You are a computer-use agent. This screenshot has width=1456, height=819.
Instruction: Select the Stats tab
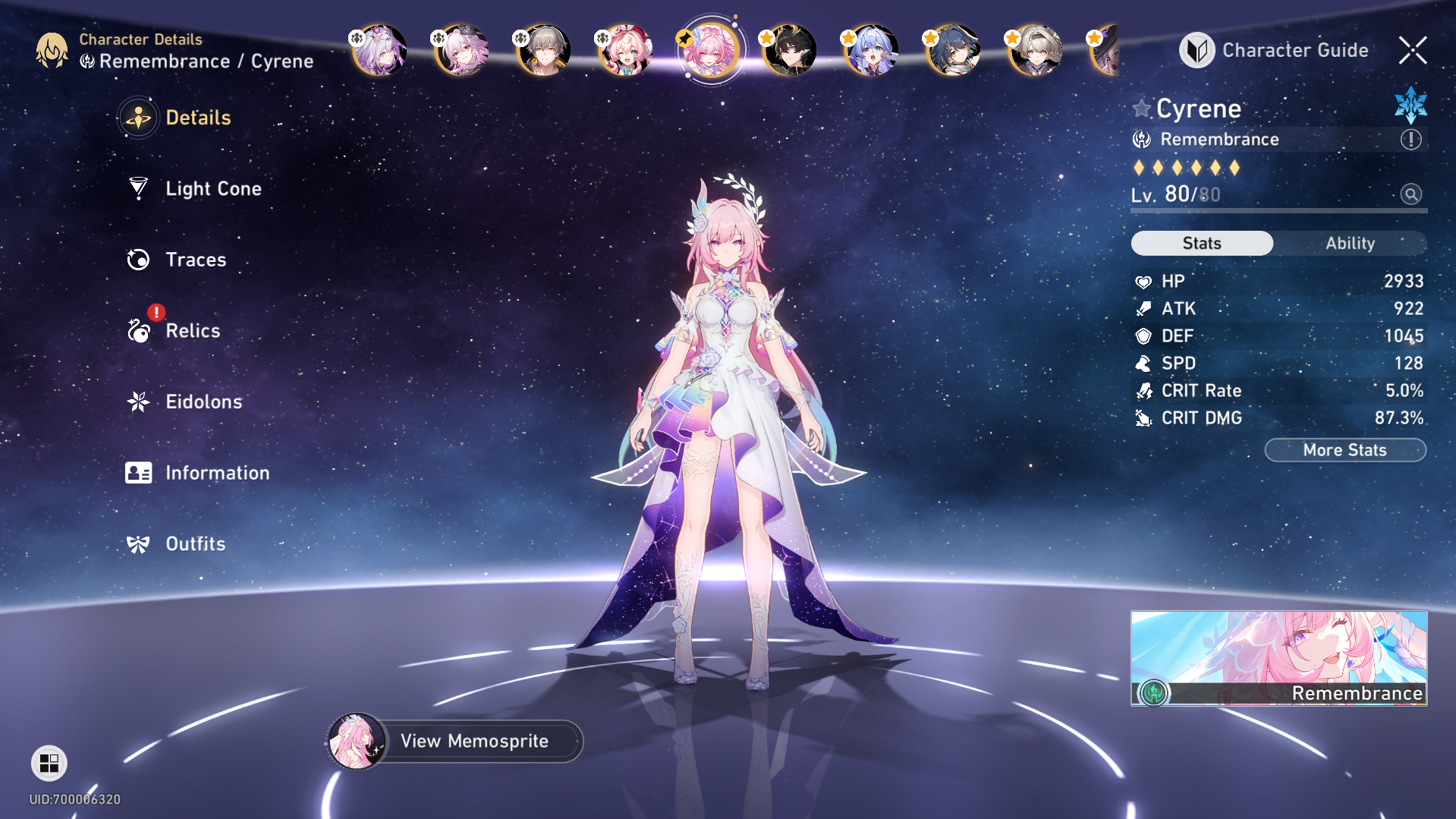pos(1202,243)
